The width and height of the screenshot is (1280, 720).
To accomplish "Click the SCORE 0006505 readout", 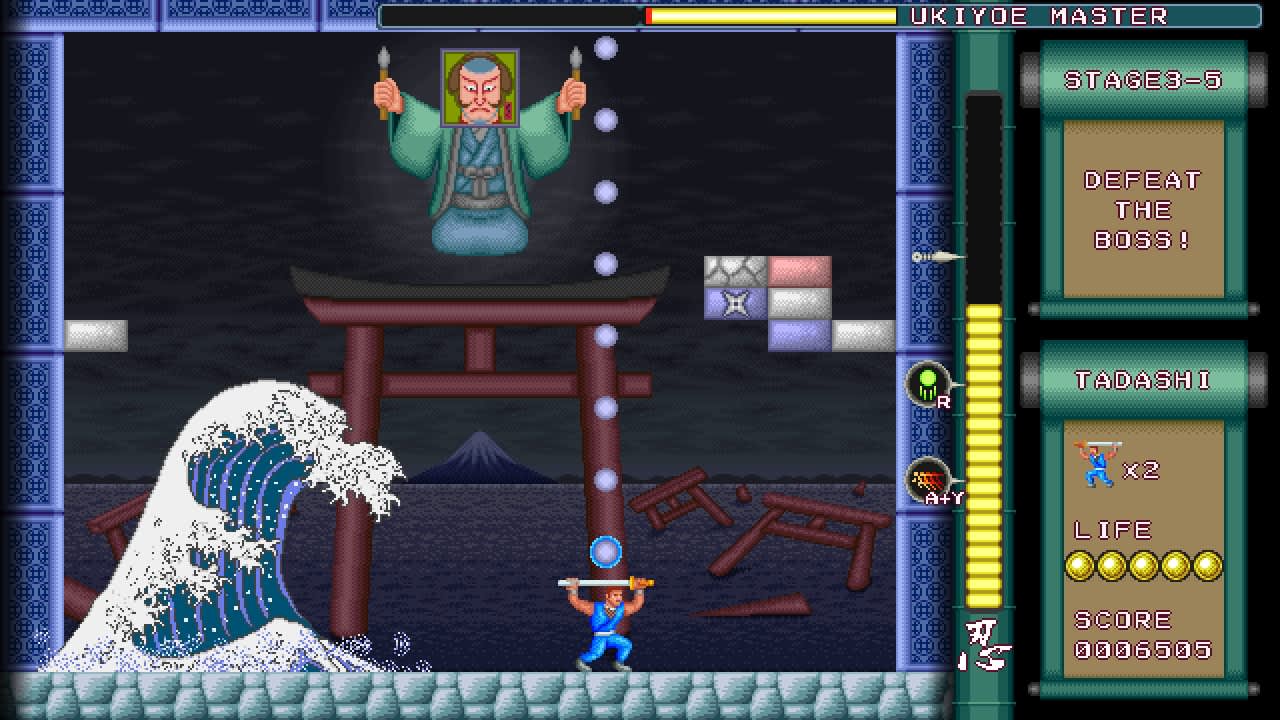I will coord(1142,650).
